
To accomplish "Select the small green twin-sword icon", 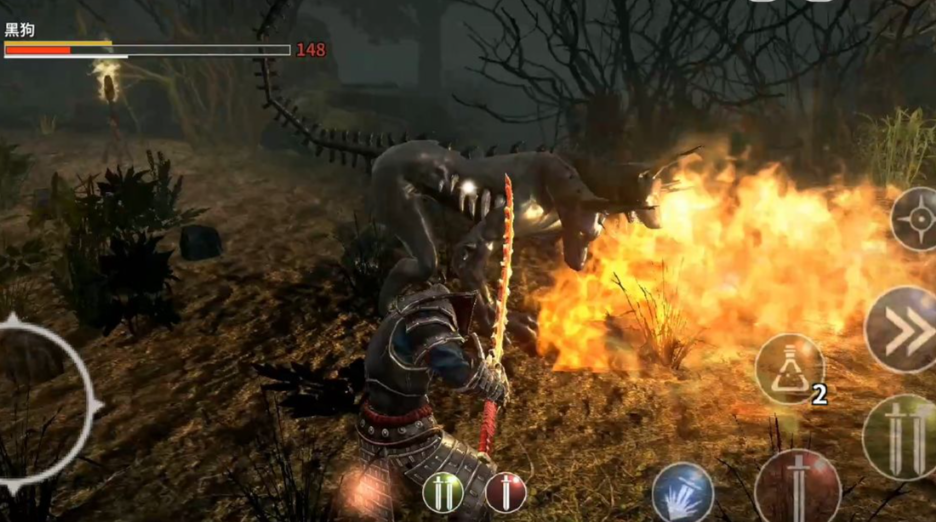I will [x=442, y=492].
